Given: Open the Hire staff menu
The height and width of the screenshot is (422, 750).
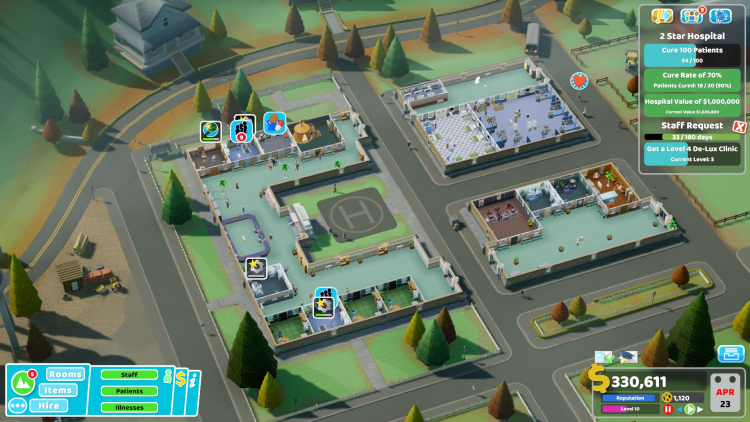Looking at the screenshot, I should pos(49,406).
